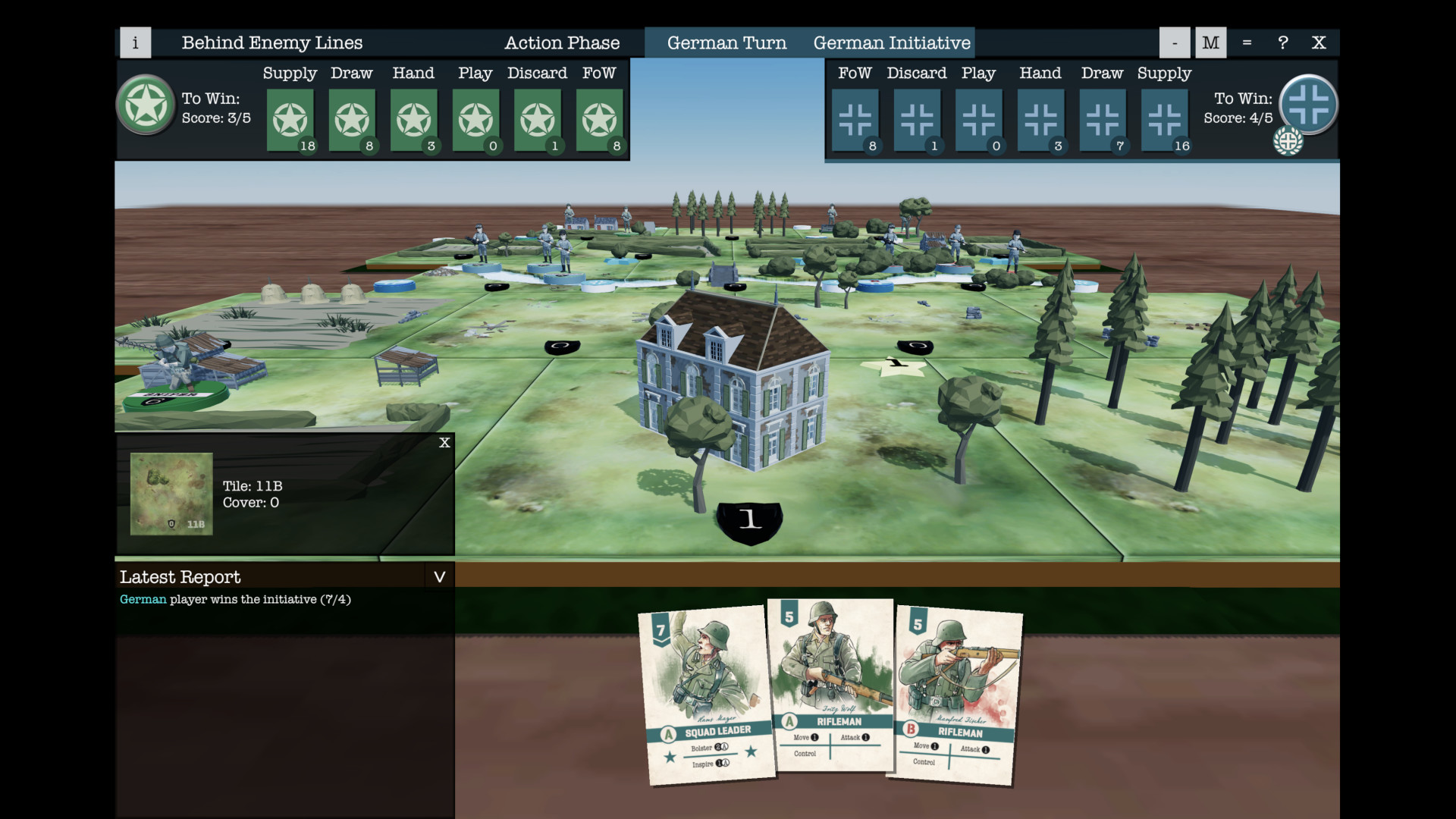Select the German Initiative tab
Viewport: 1456px width, 819px height.
pyautogui.click(x=892, y=42)
